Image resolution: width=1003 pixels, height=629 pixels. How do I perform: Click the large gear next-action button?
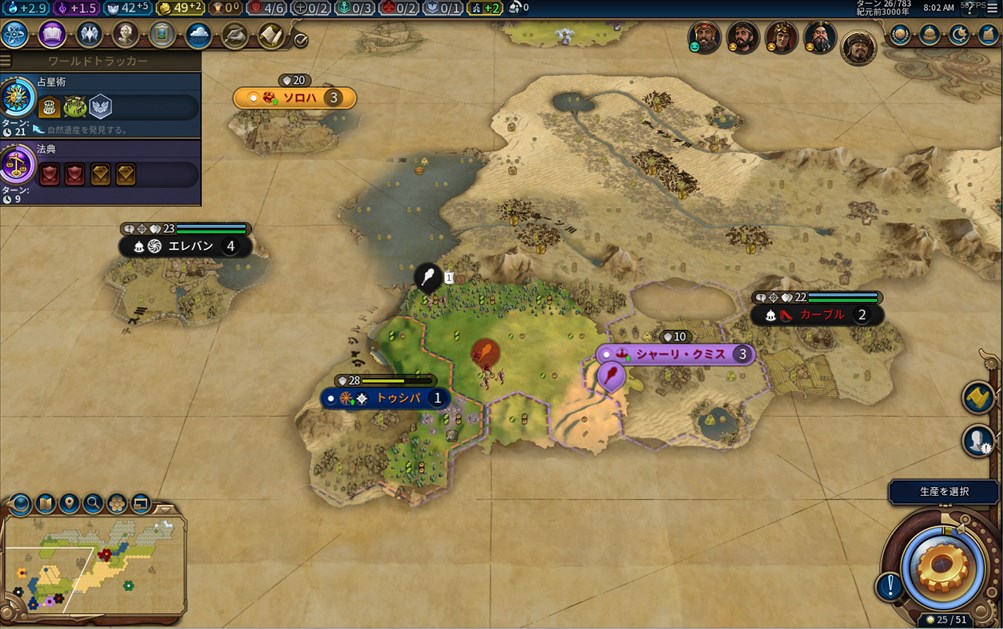(x=942, y=566)
